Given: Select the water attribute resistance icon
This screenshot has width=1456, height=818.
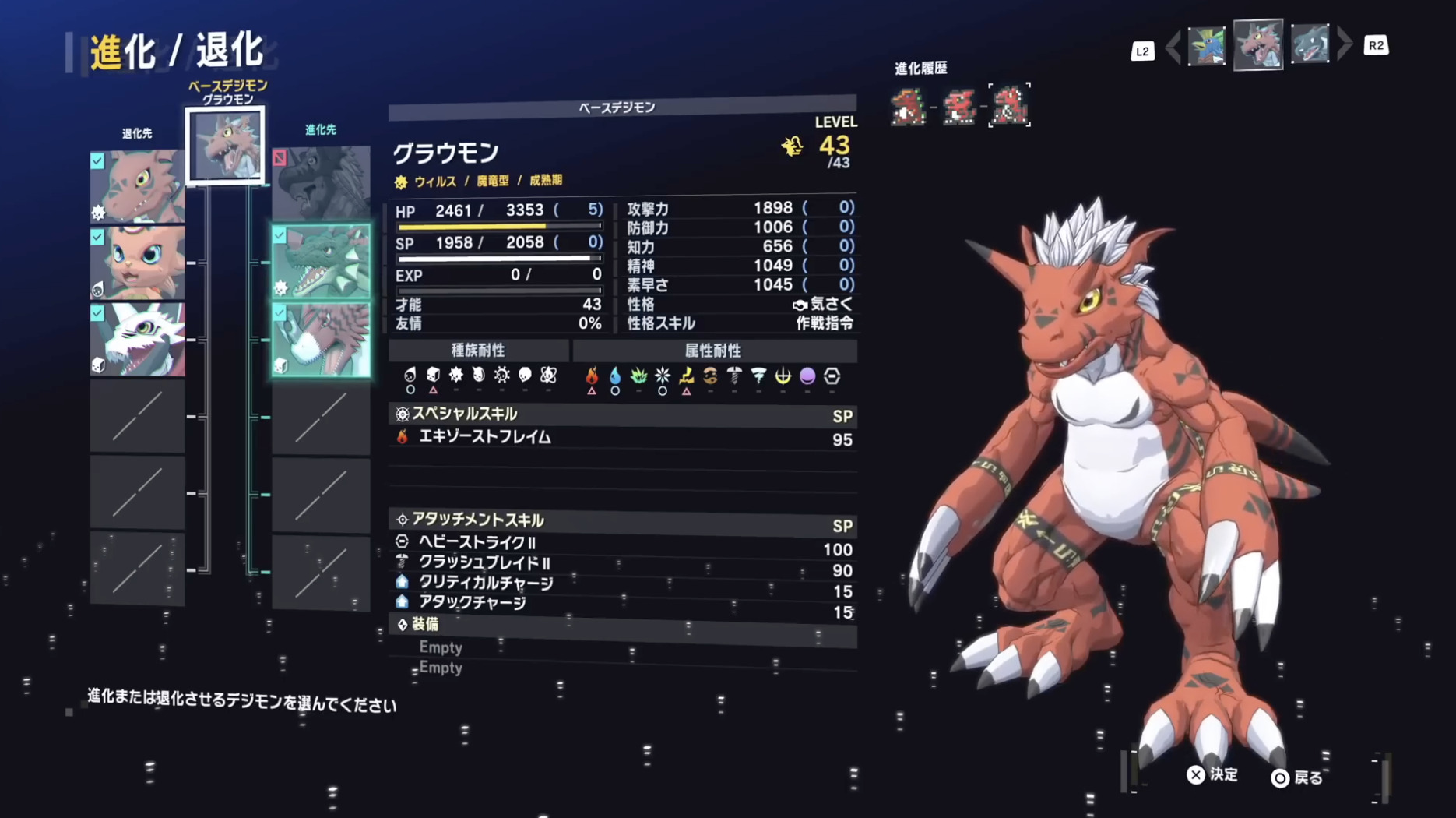Looking at the screenshot, I should pyautogui.click(x=615, y=376).
